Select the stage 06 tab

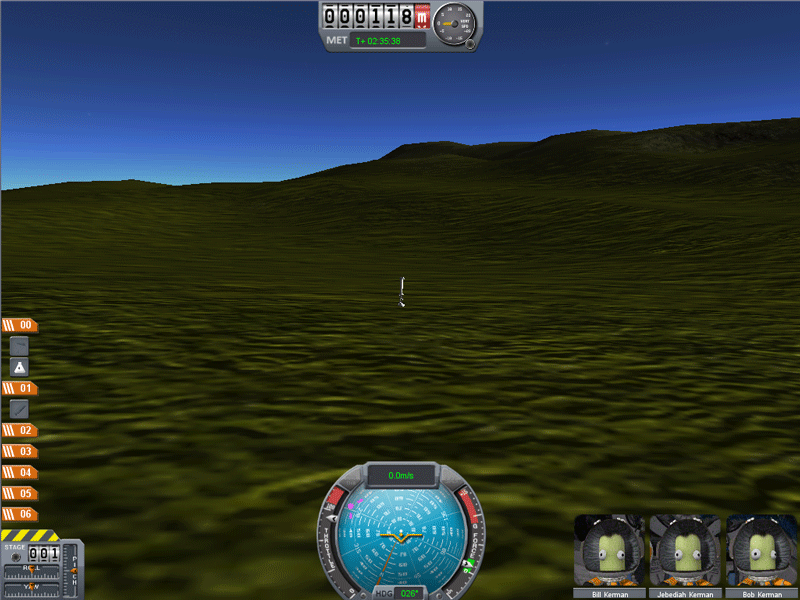coord(20,514)
